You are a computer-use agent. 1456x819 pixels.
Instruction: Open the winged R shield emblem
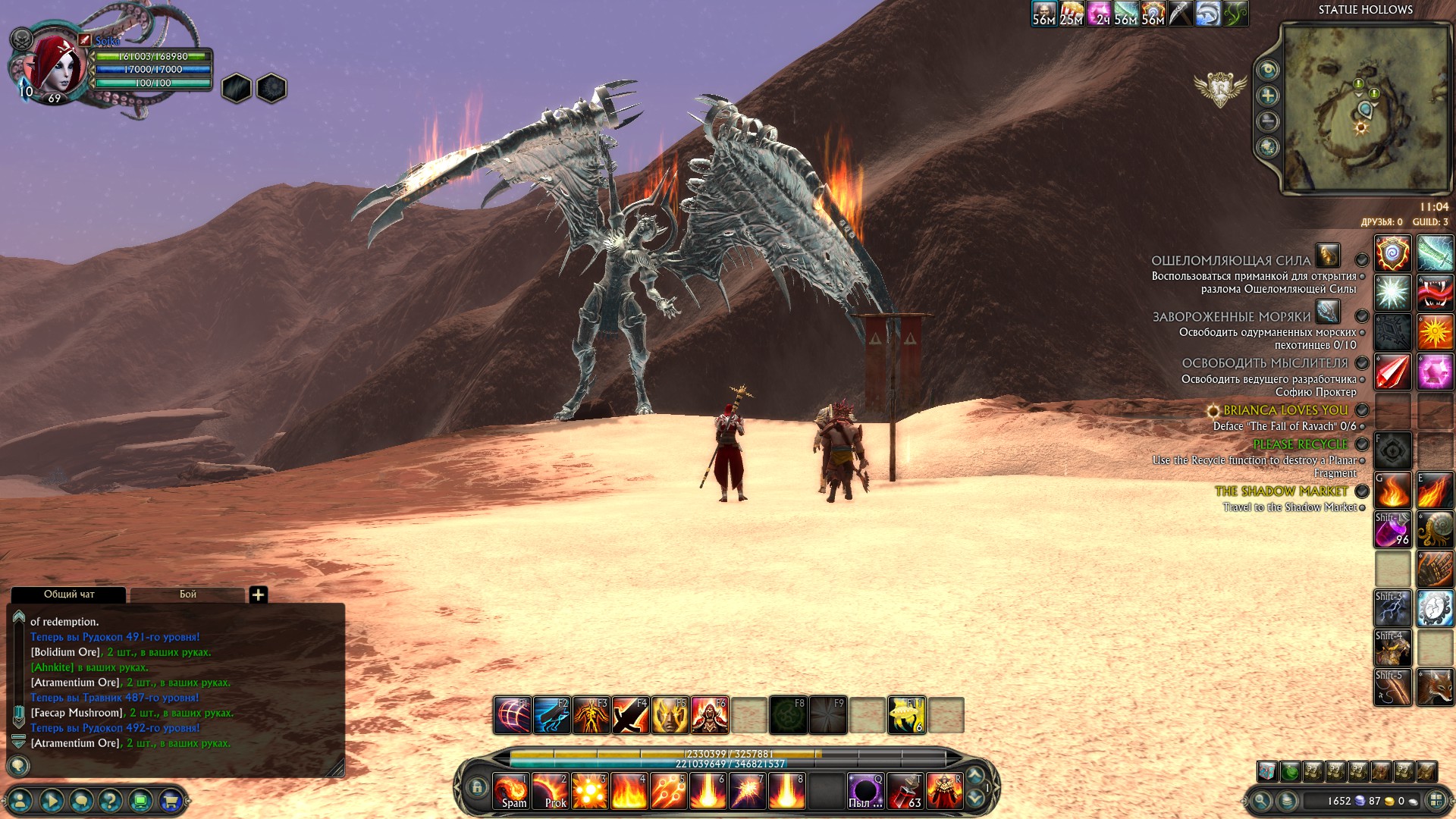point(1220,89)
